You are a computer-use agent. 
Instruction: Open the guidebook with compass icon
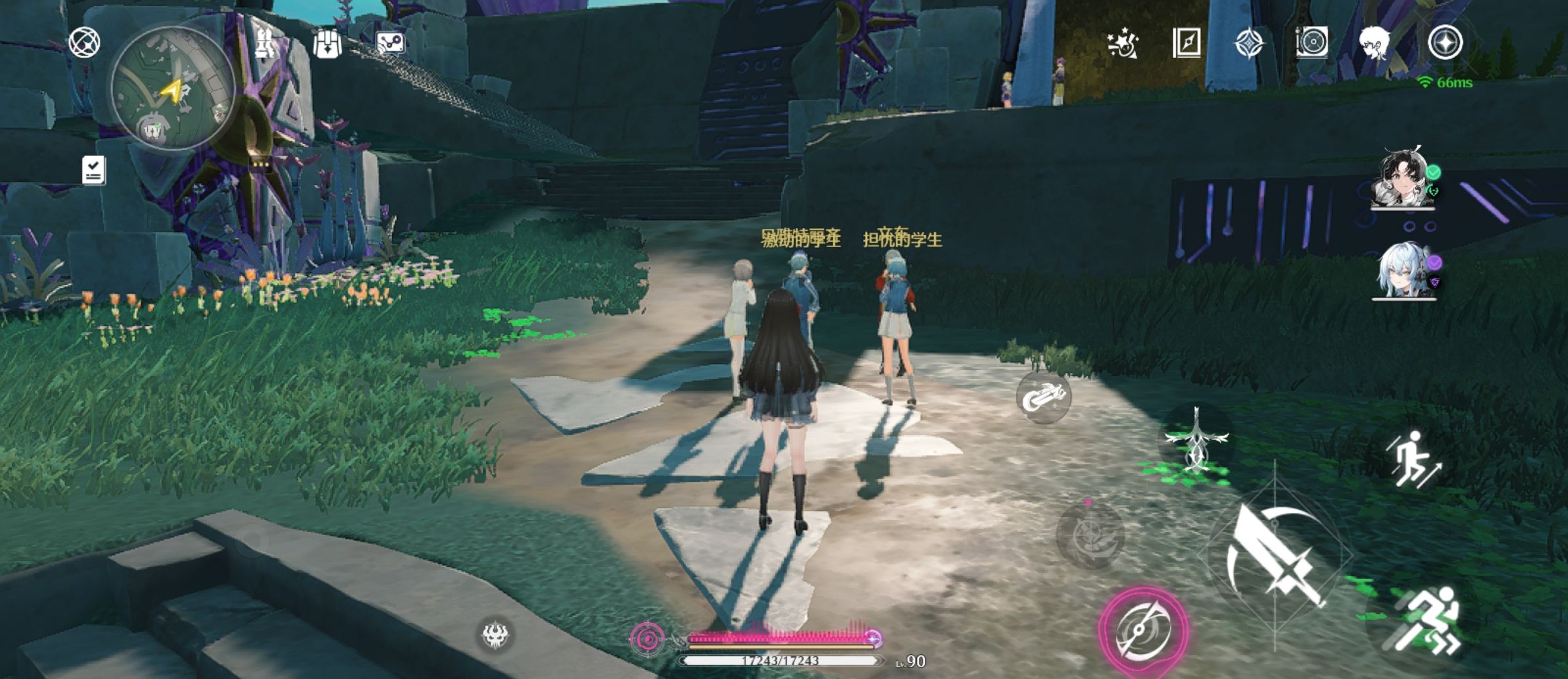click(x=1186, y=44)
